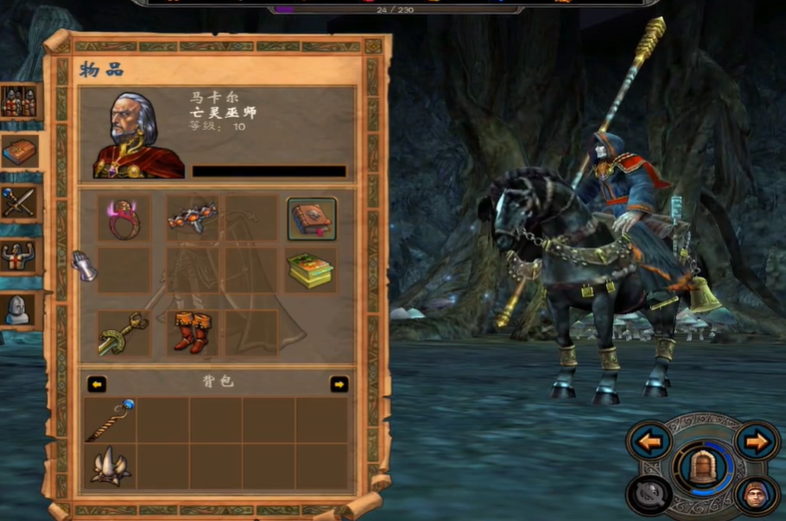Select the green tome stack slot

pyautogui.click(x=312, y=270)
